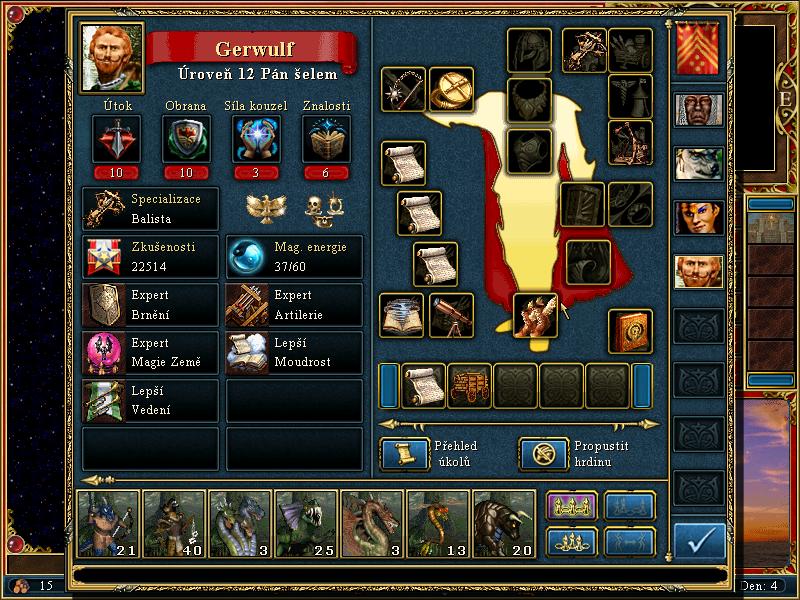This screenshot has width=800, height=600.
Task: Select the ballista war machine slot
Action: (x=584, y=47)
